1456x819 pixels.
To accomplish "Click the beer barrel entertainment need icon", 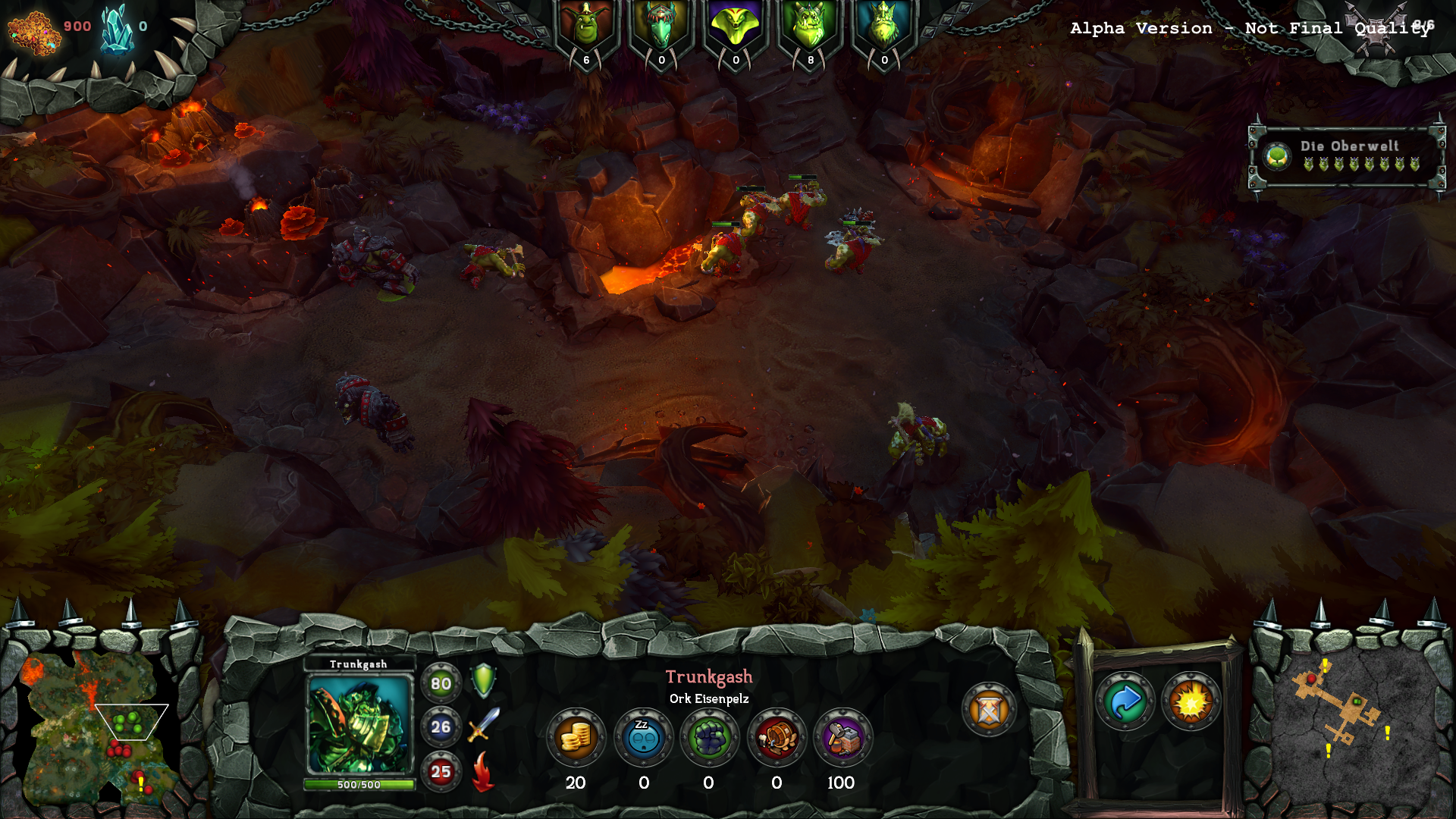I will 776,737.
